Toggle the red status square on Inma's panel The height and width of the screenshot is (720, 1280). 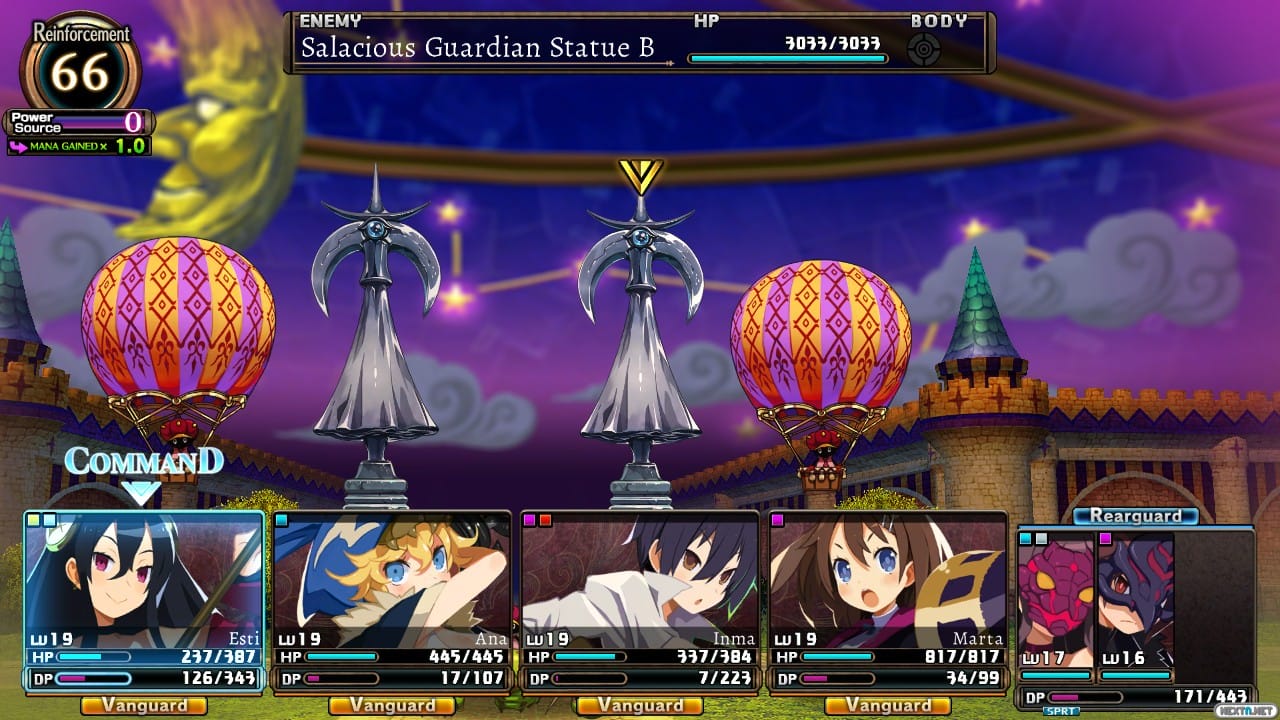[547, 518]
